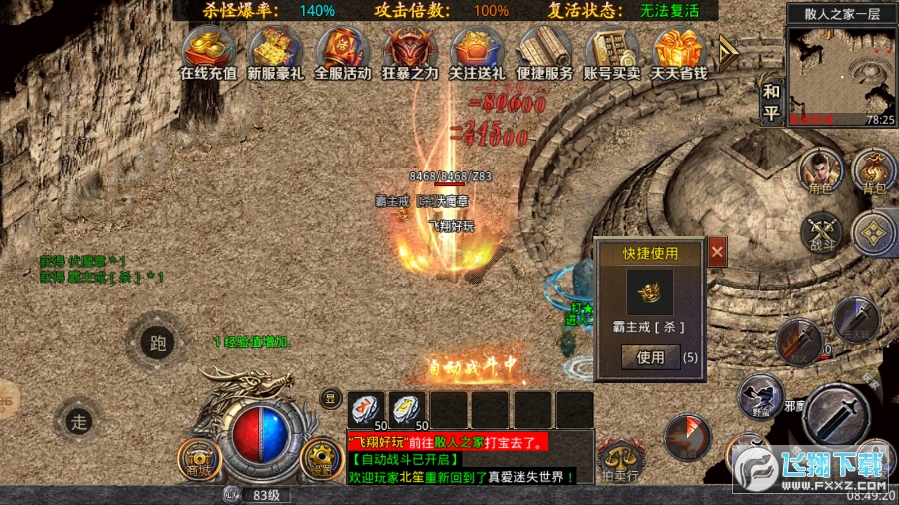Viewport: 899px width, 505px height.
Task: Open the 在线充值 recharge menu
Action: click(208, 52)
